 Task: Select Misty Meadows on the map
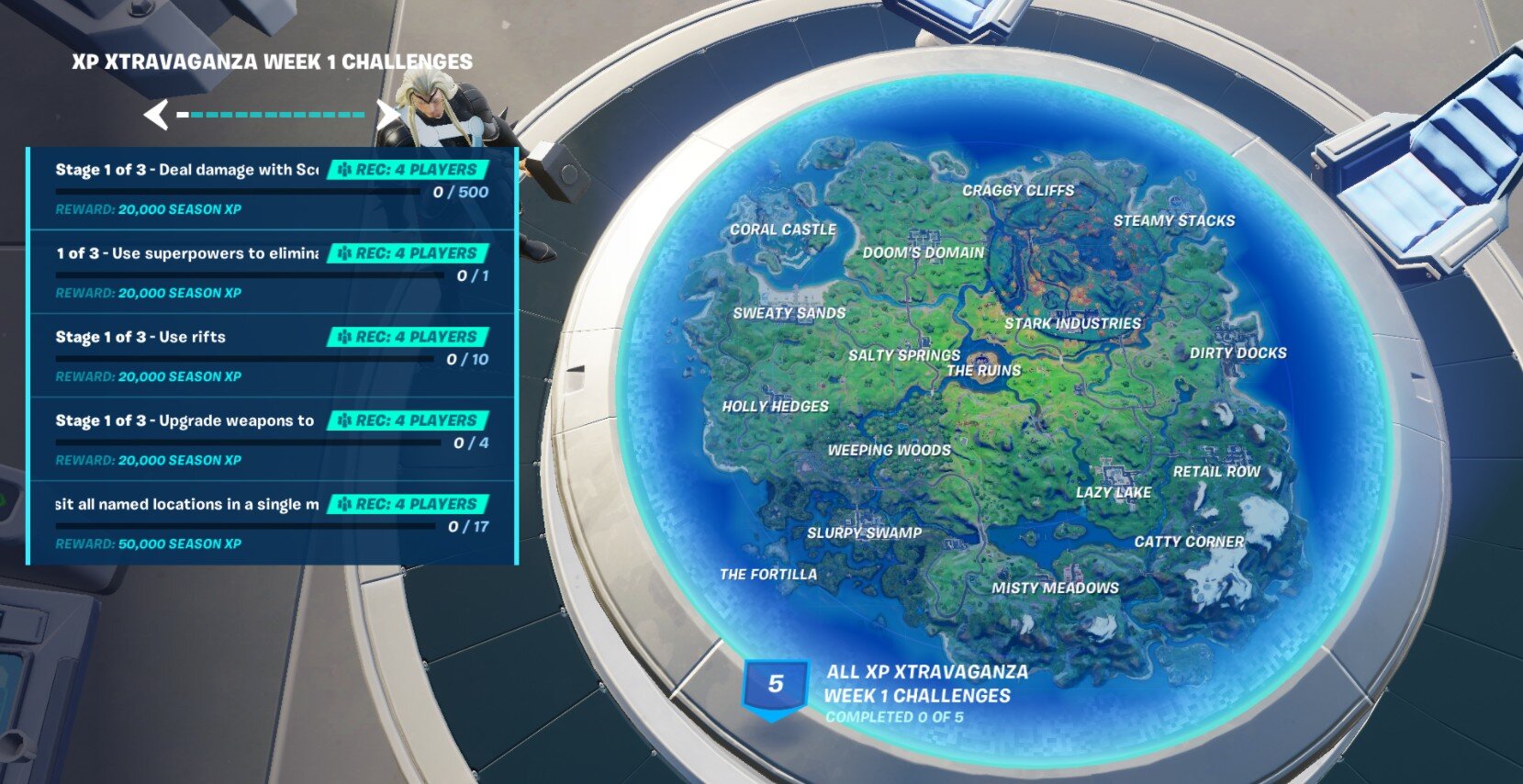(x=1055, y=588)
